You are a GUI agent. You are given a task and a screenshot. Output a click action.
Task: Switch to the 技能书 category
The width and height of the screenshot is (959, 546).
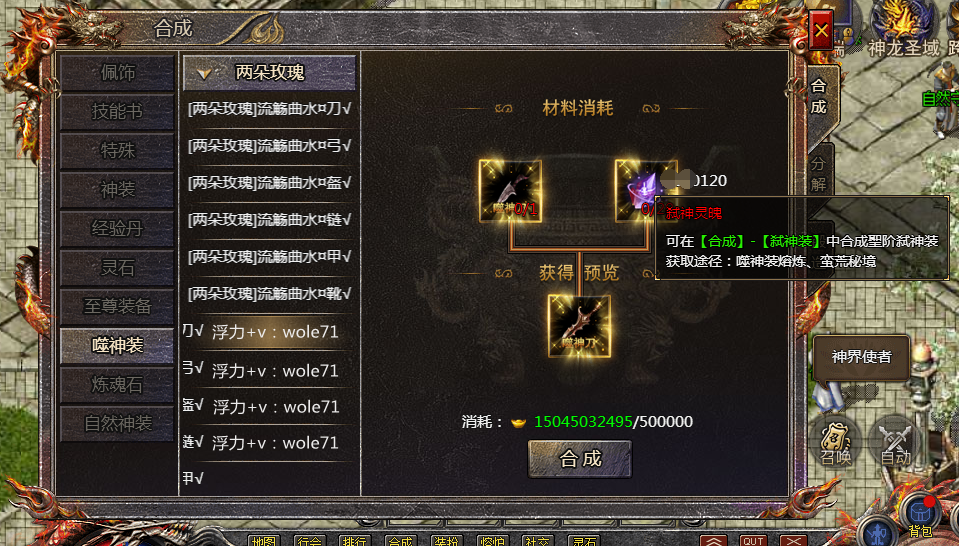pyautogui.click(x=117, y=112)
